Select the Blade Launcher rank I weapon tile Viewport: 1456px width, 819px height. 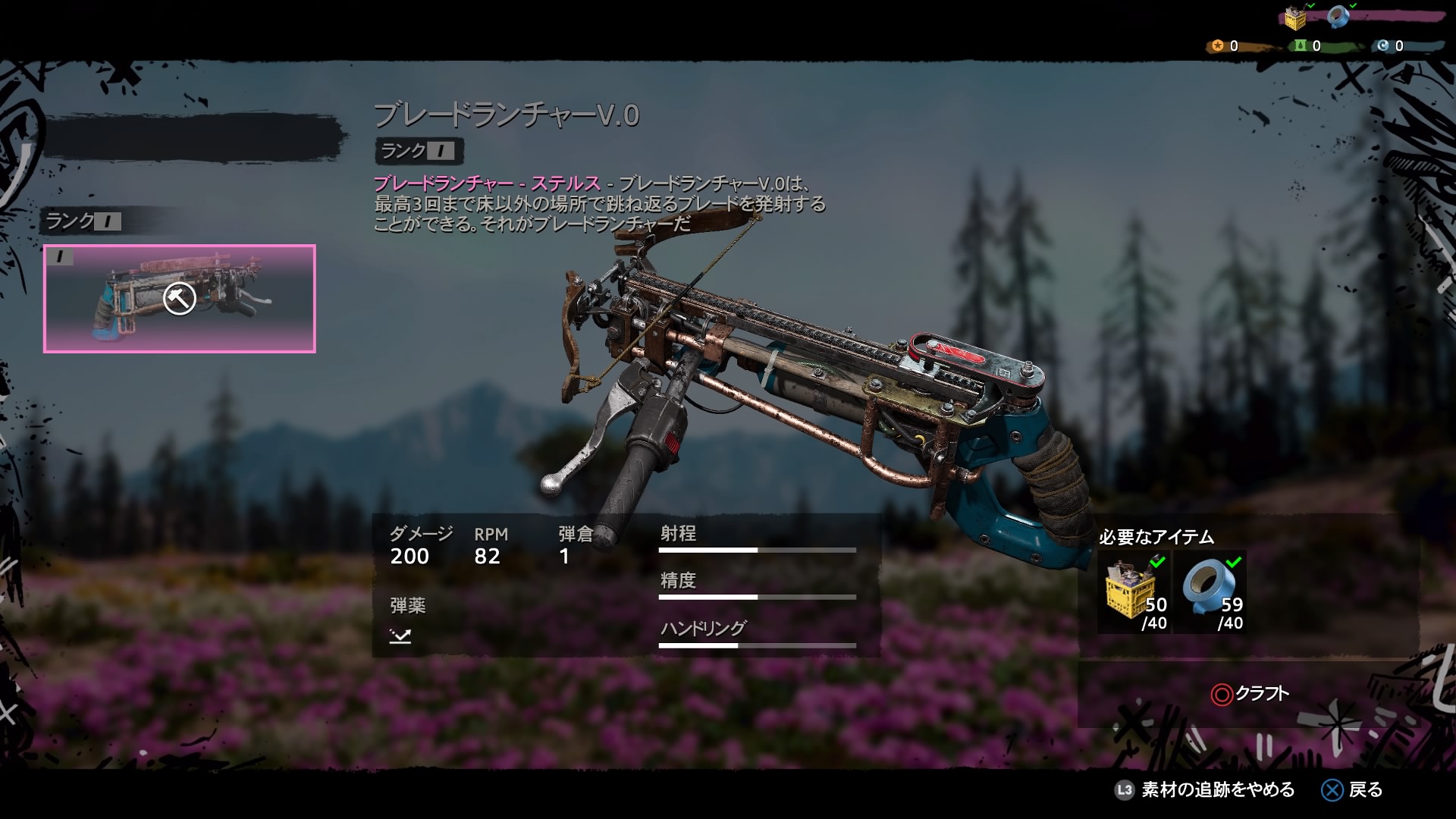(179, 299)
